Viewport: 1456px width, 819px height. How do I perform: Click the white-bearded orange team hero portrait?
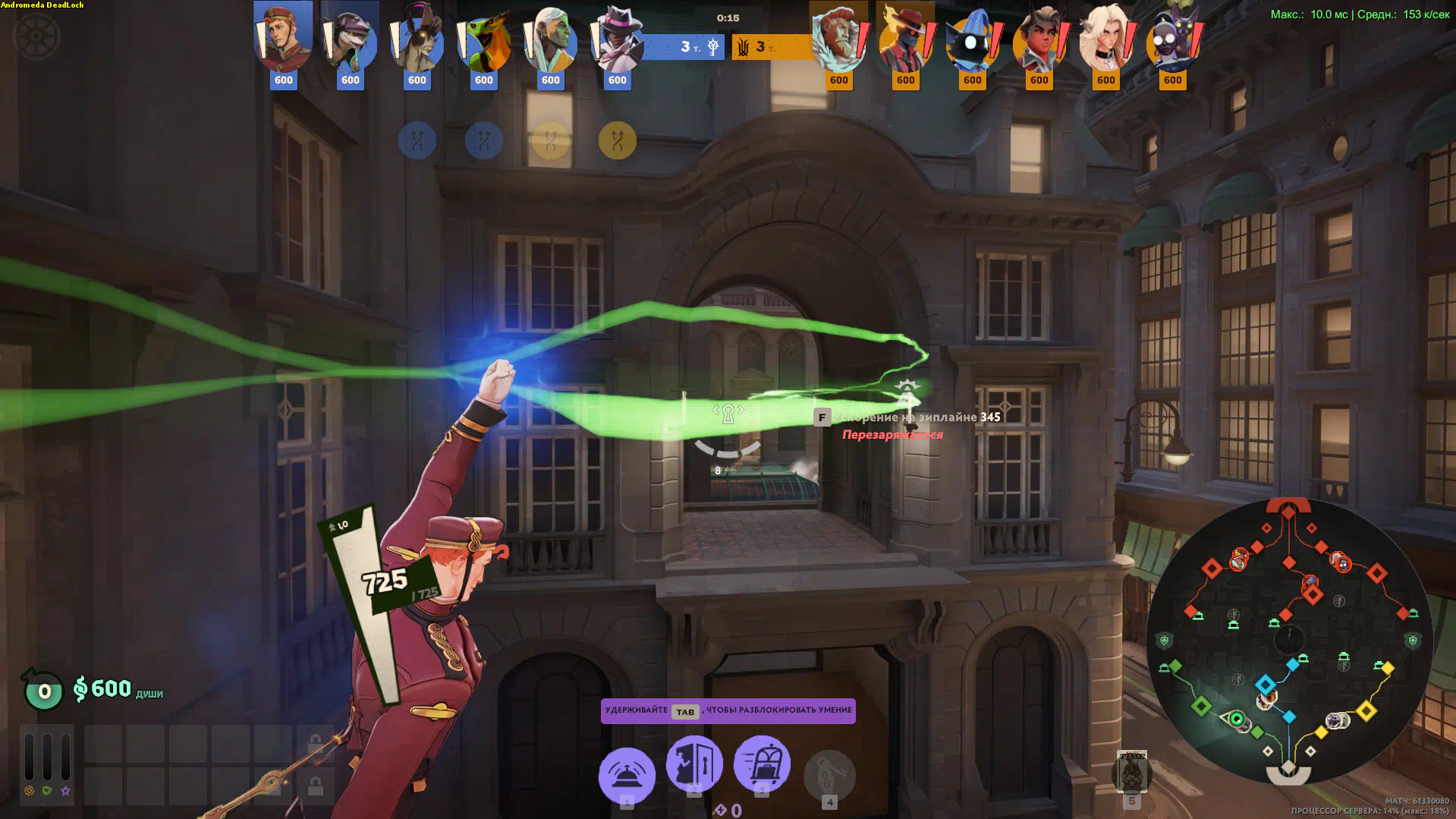point(838,39)
